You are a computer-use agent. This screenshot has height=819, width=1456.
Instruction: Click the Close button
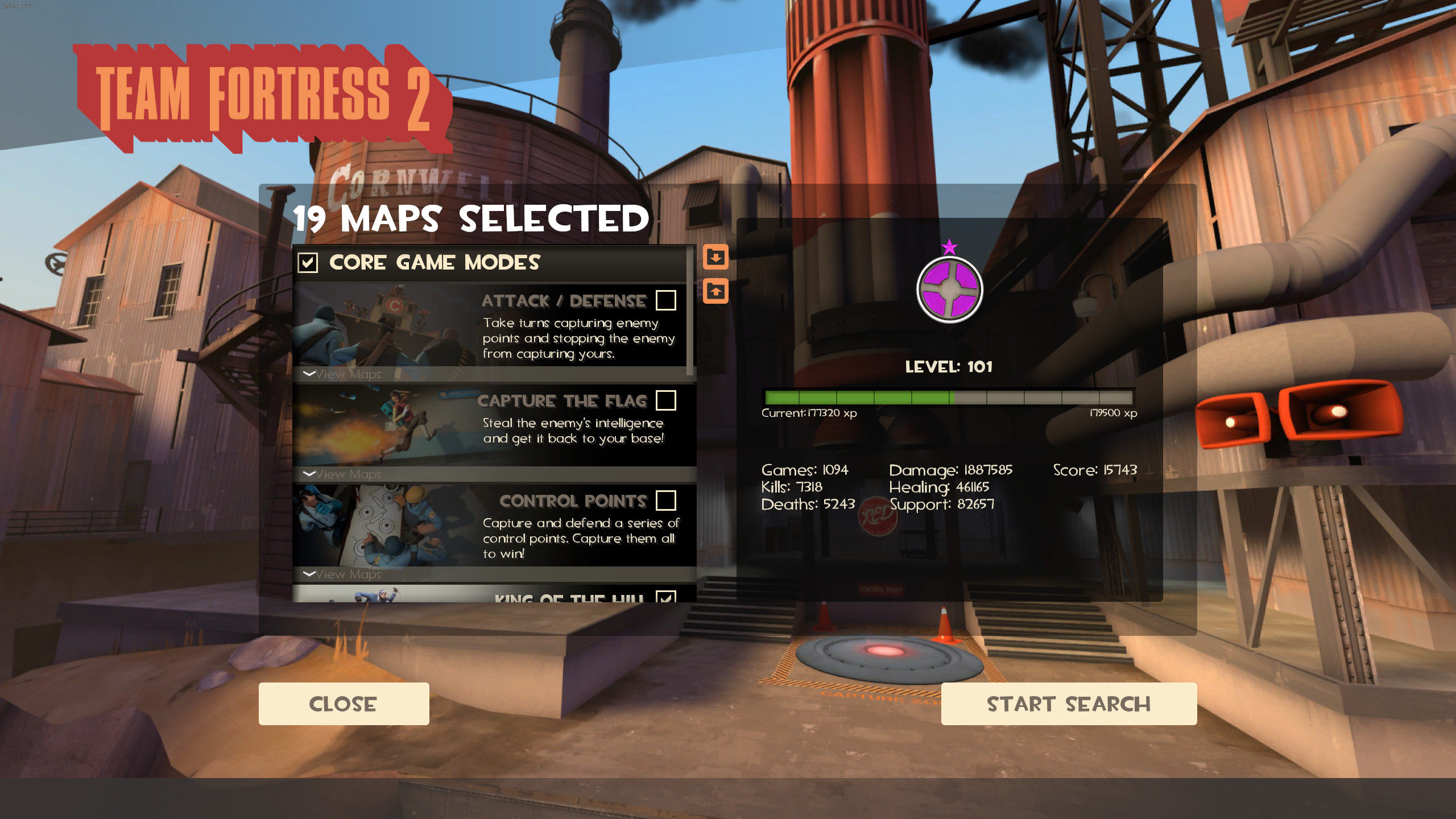344,704
